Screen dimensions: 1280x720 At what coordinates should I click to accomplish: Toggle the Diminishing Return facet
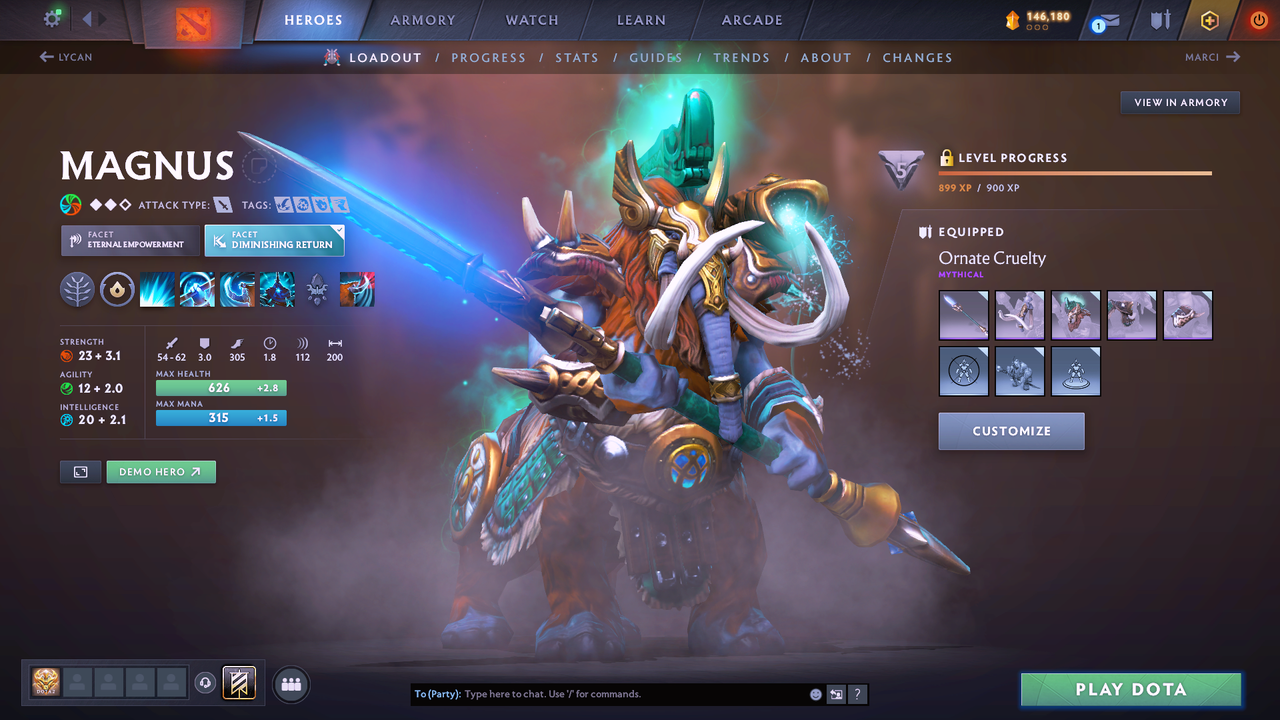274,240
